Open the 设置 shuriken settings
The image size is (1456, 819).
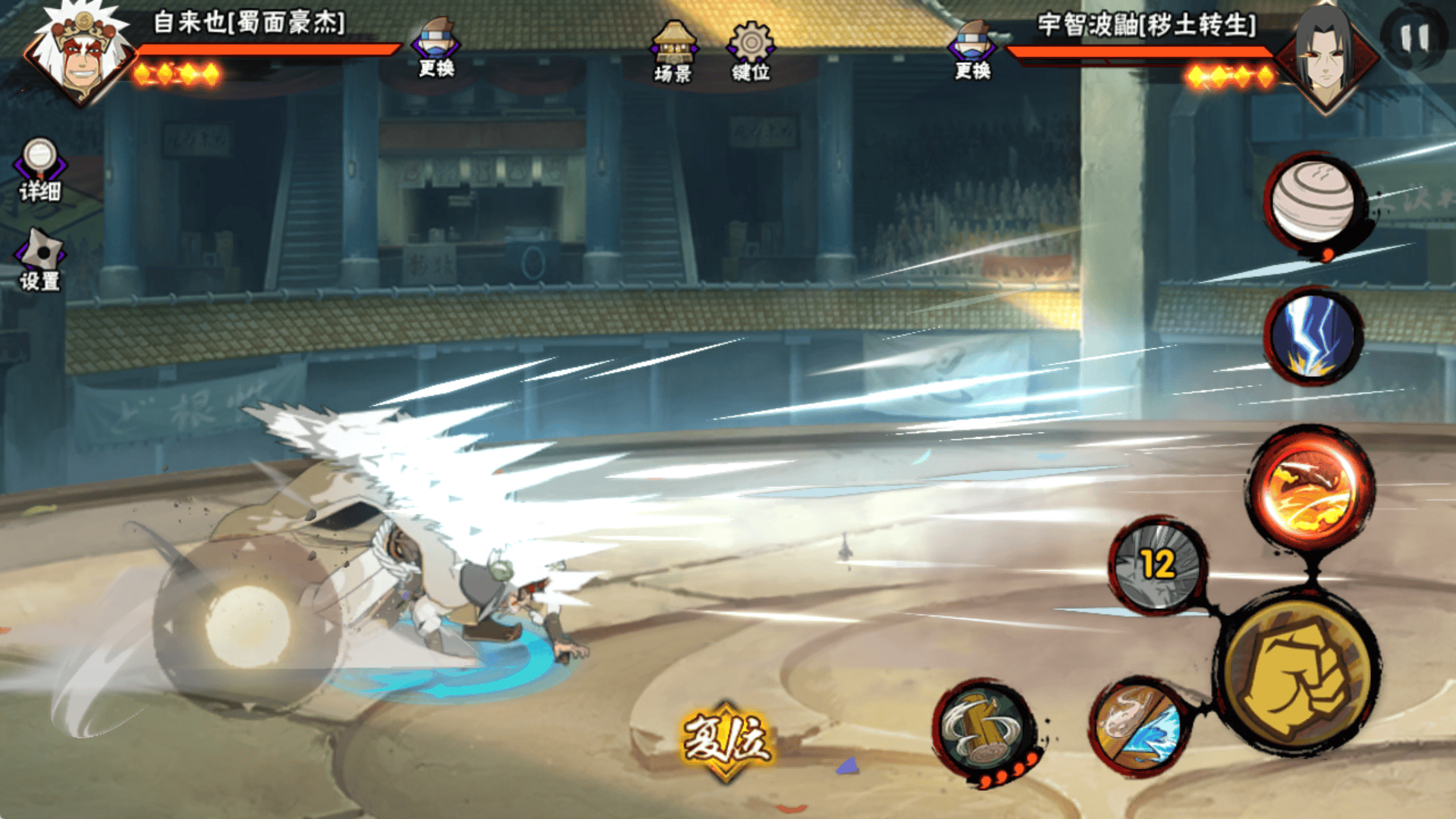pyautogui.click(x=40, y=260)
